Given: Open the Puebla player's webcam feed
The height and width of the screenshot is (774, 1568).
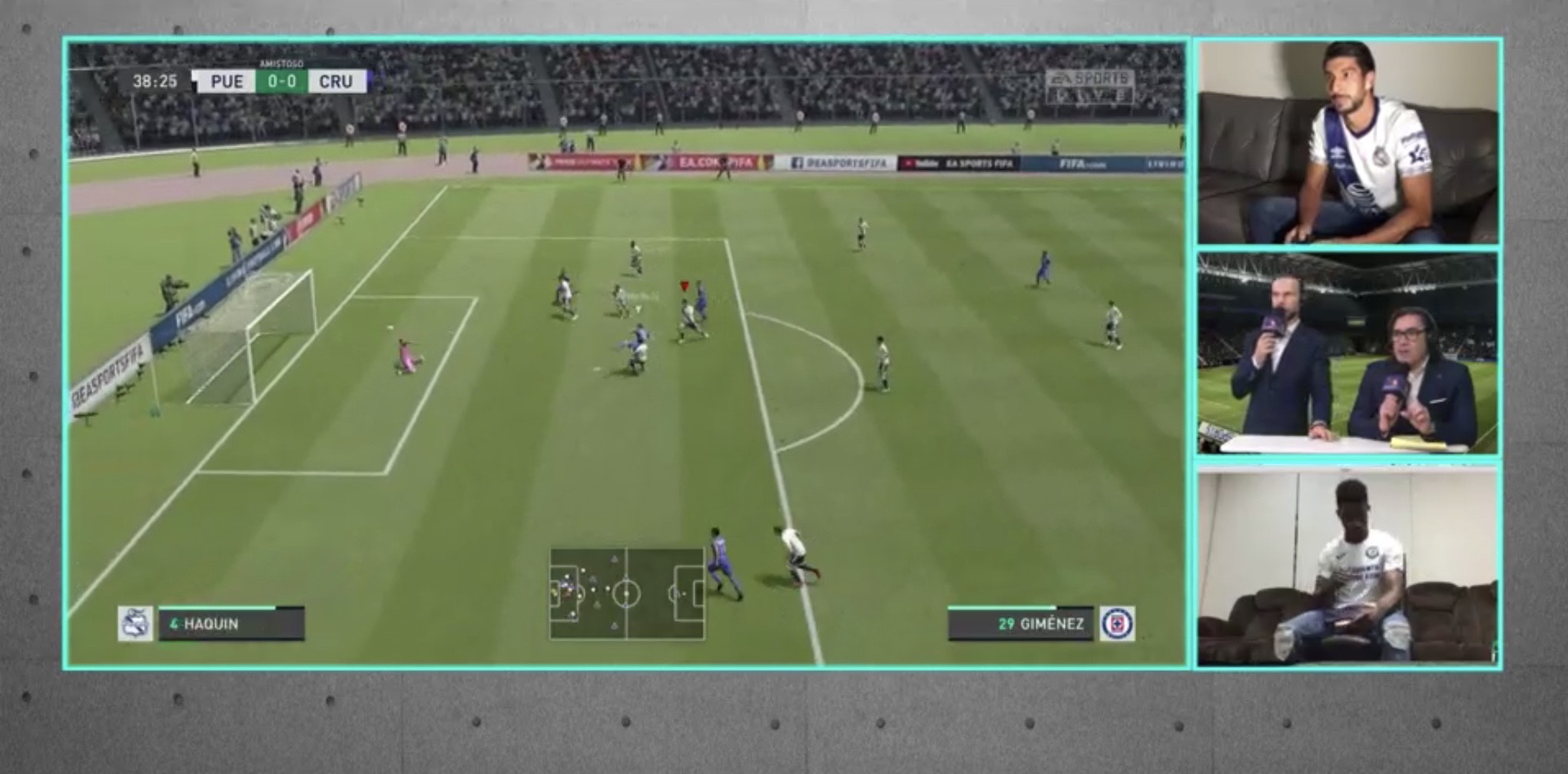Looking at the screenshot, I should click(x=1348, y=142).
